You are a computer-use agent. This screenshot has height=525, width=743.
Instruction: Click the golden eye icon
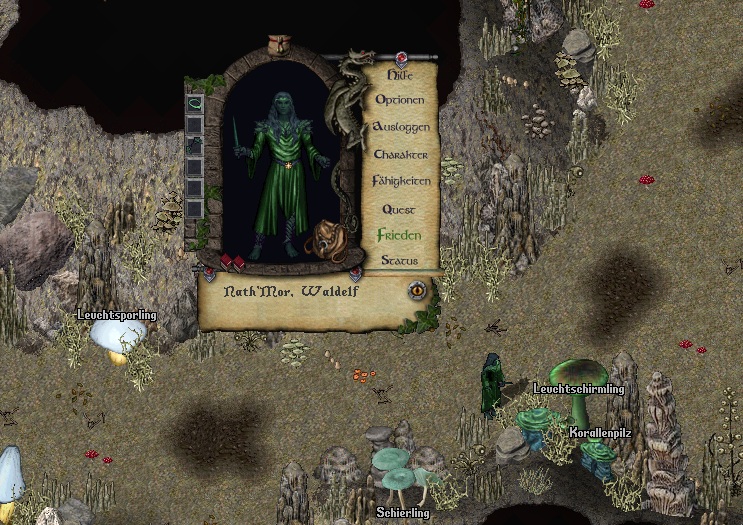[x=417, y=291]
